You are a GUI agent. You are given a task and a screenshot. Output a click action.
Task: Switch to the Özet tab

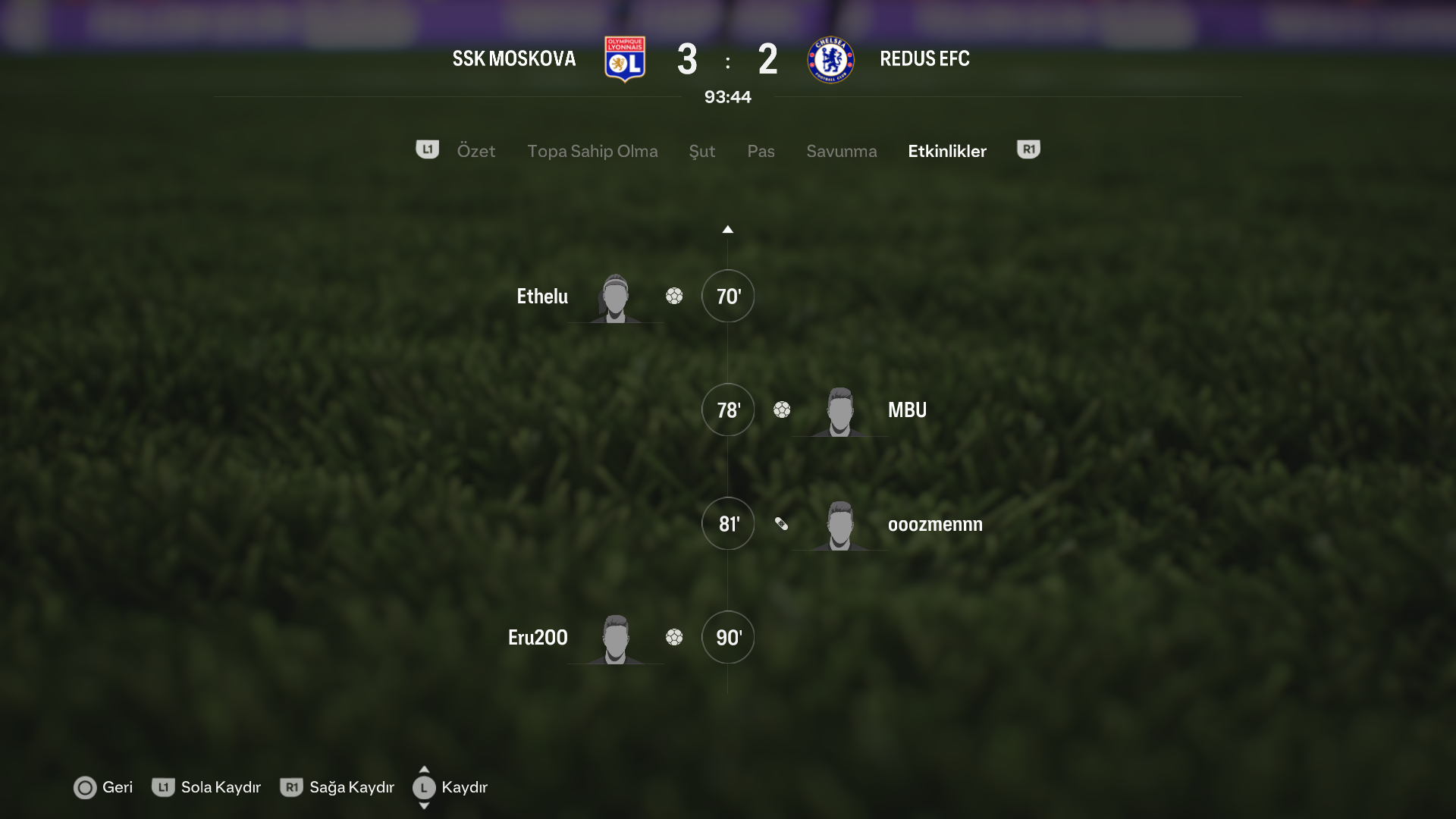click(475, 151)
